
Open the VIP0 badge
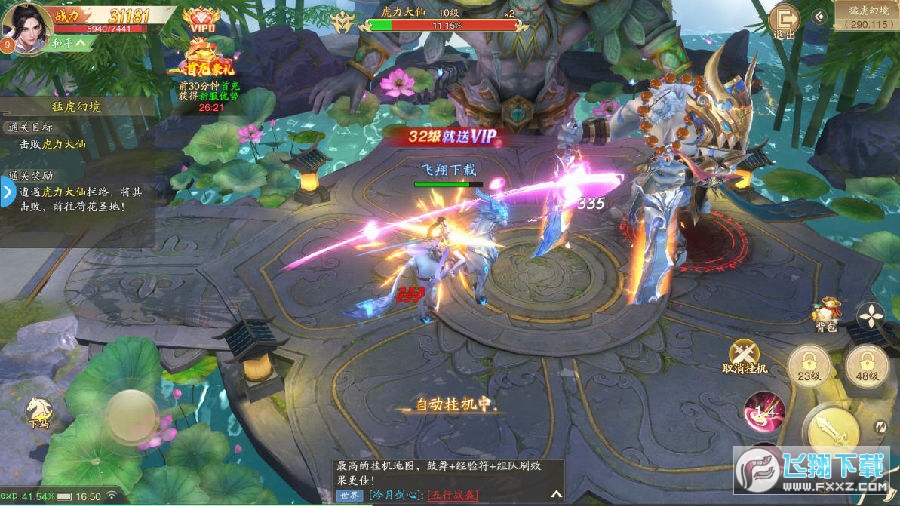203,20
